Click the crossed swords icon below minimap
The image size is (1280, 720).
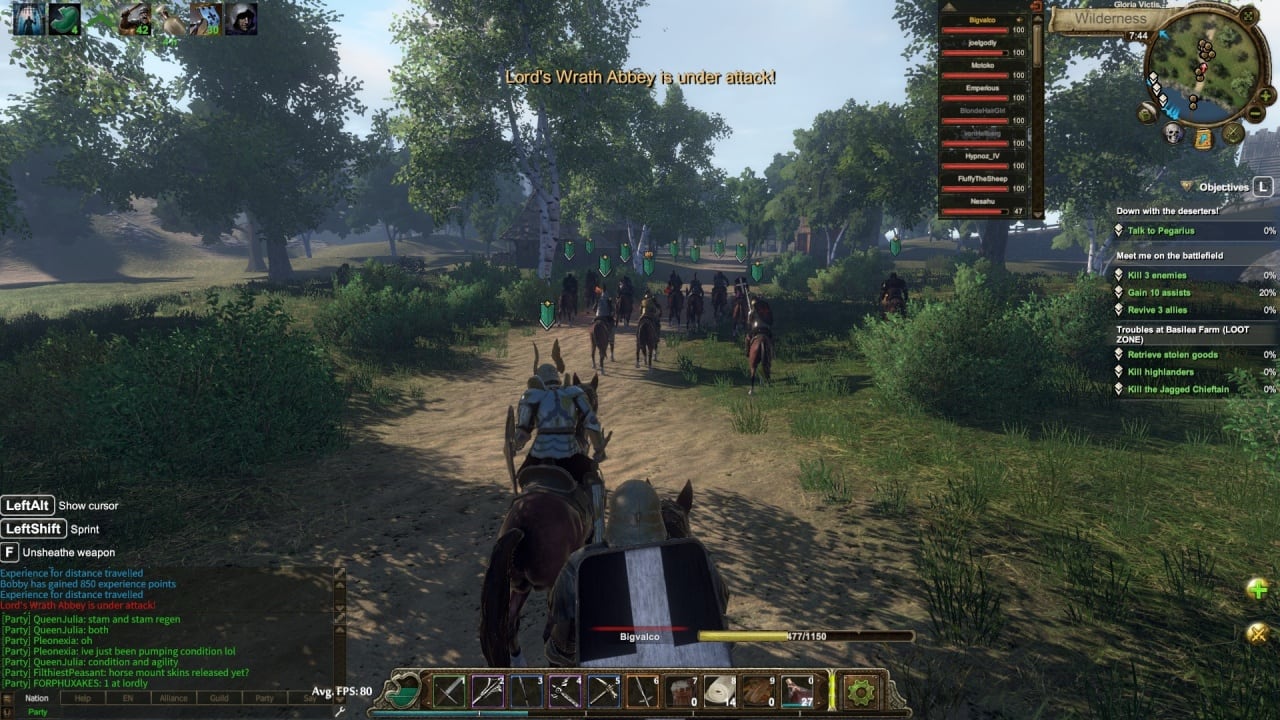1233,133
